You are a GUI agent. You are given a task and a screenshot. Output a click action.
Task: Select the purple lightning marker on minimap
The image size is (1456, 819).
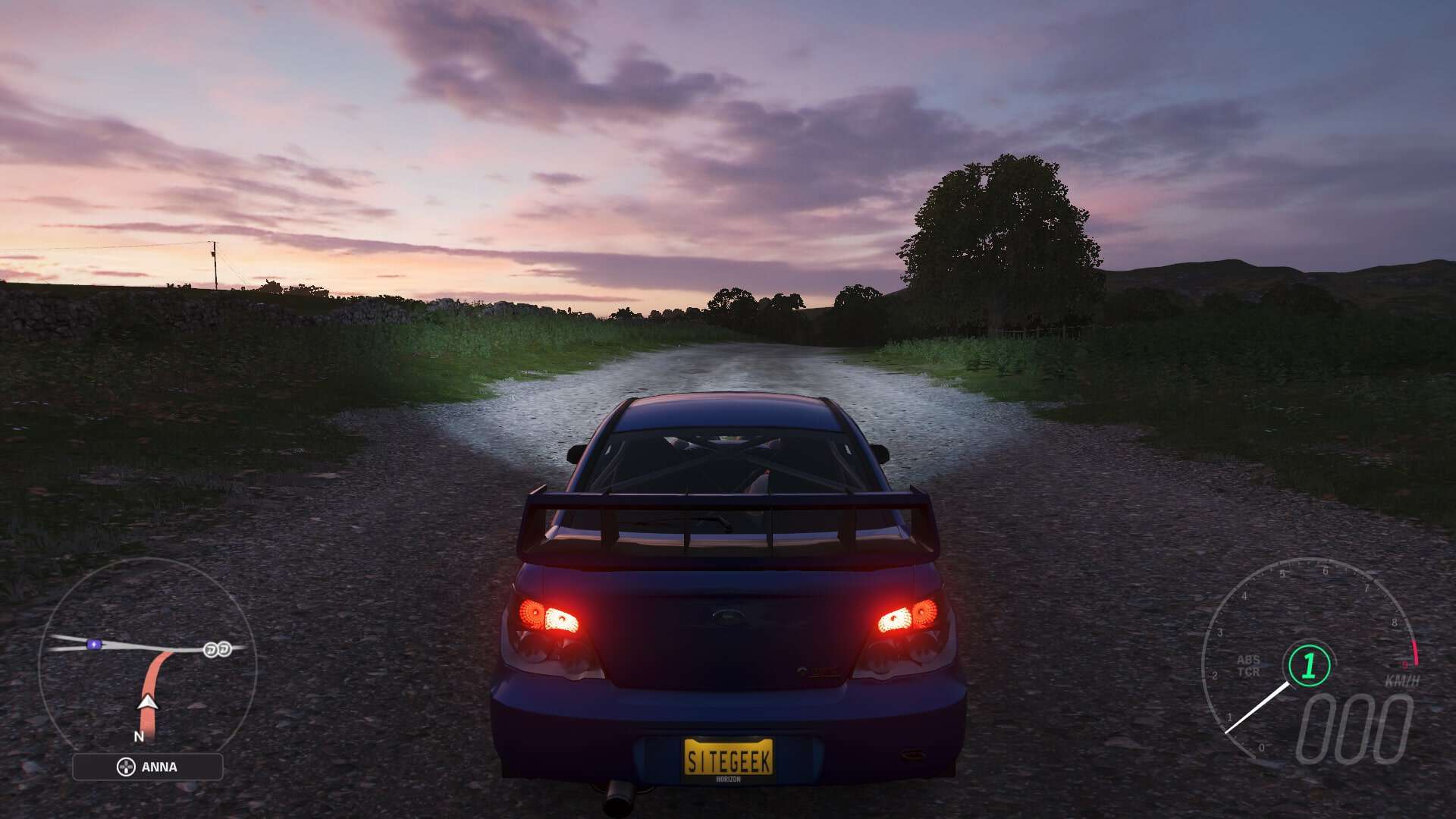(x=94, y=645)
